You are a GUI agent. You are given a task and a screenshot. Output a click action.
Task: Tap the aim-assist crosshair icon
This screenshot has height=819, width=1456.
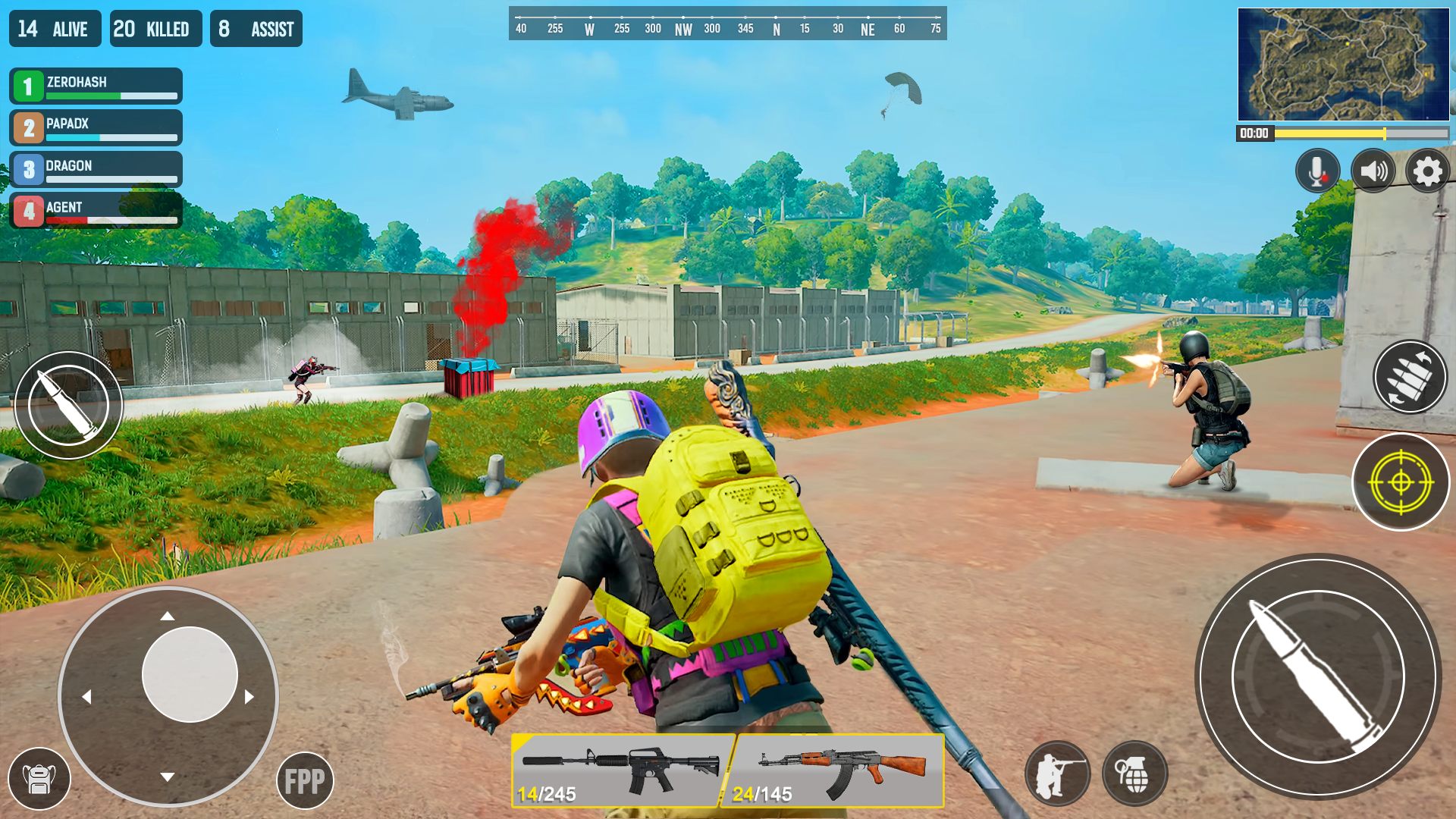[x=1400, y=482]
